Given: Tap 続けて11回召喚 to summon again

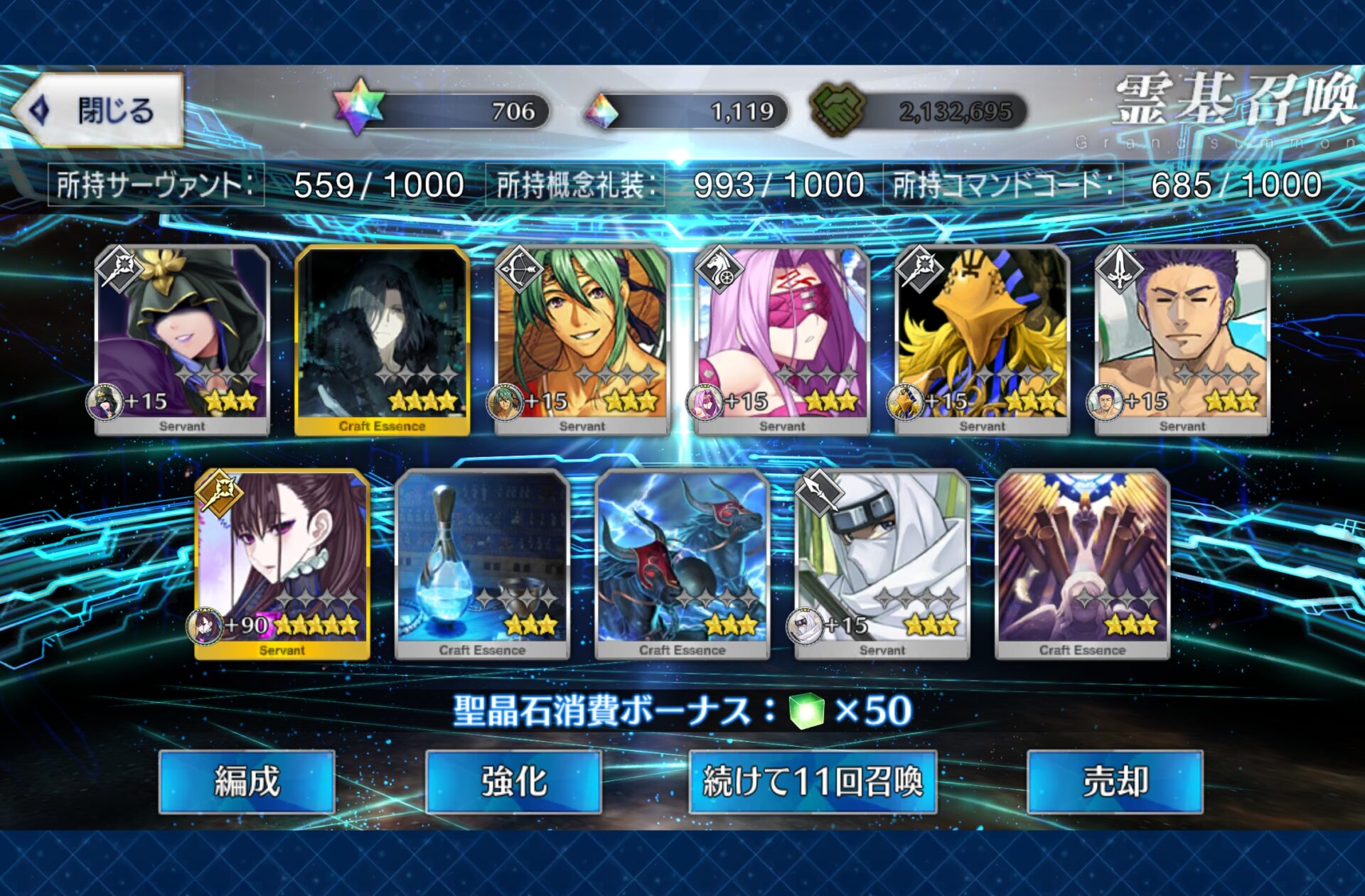Looking at the screenshot, I should coord(813,782).
